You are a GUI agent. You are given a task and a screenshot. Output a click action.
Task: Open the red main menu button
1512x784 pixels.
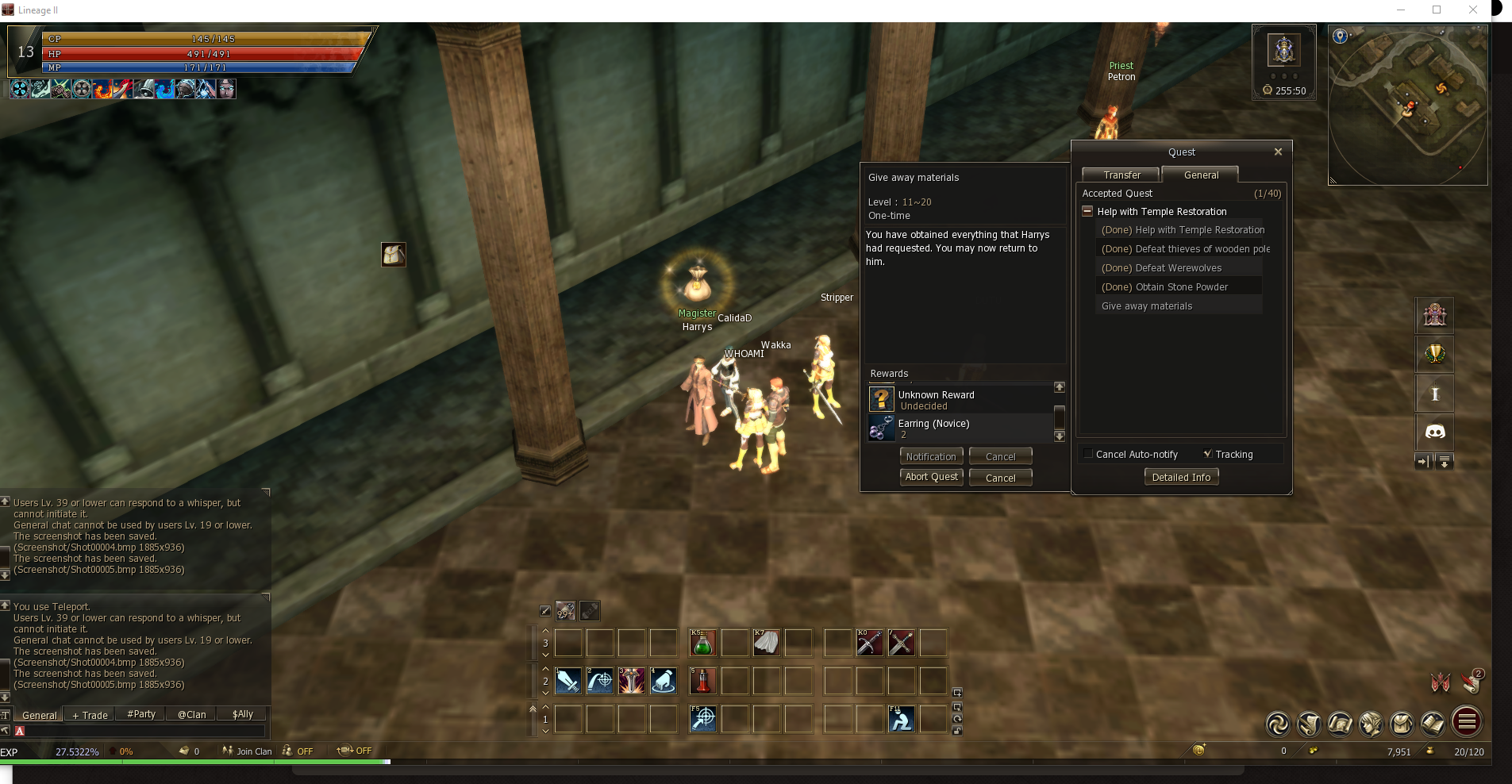(1467, 721)
